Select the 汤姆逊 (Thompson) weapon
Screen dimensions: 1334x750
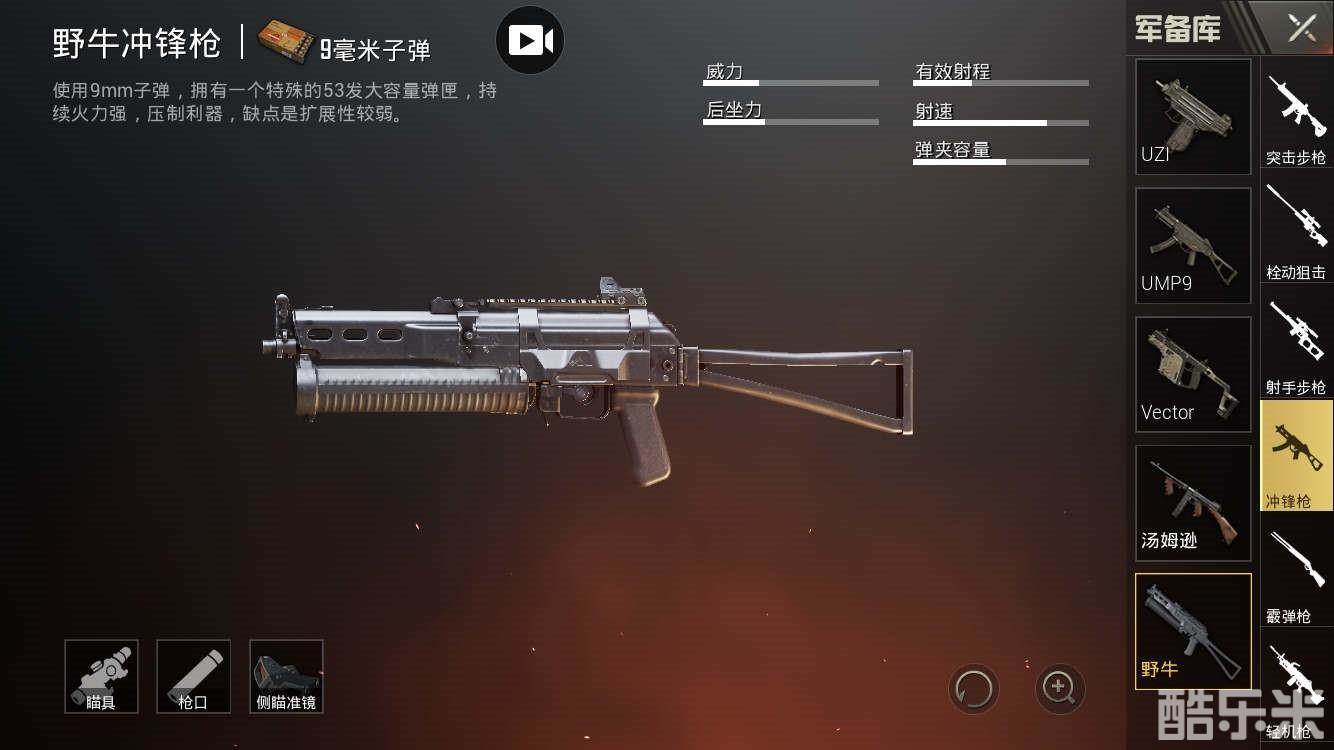tap(1193, 503)
